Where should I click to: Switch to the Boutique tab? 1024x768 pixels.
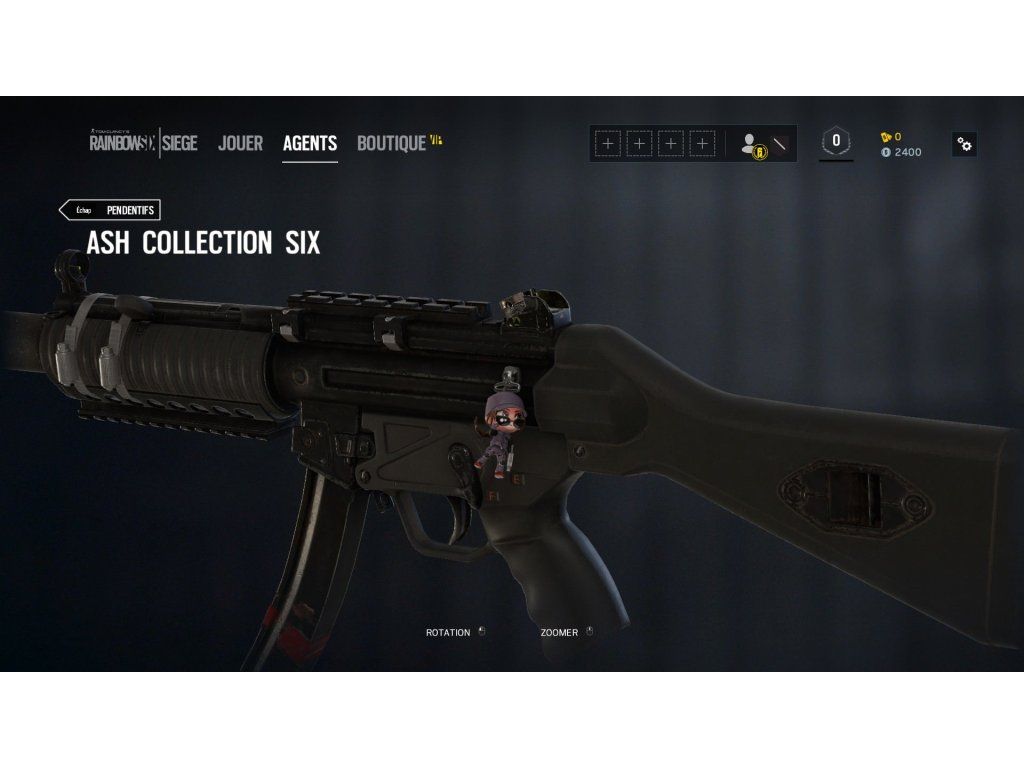[392, 143]
